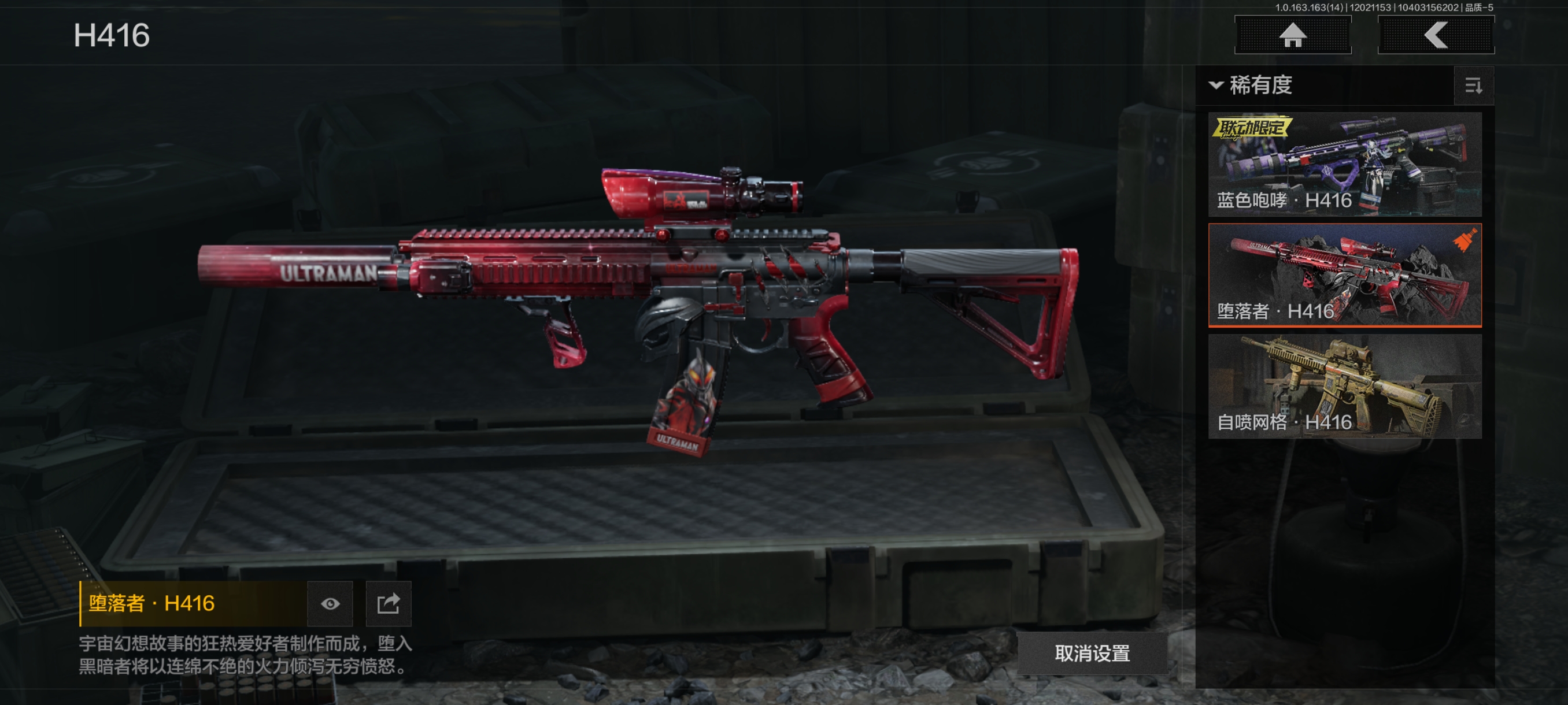
Task: Toggle the eye preview icon
Action: click(330, 603)
